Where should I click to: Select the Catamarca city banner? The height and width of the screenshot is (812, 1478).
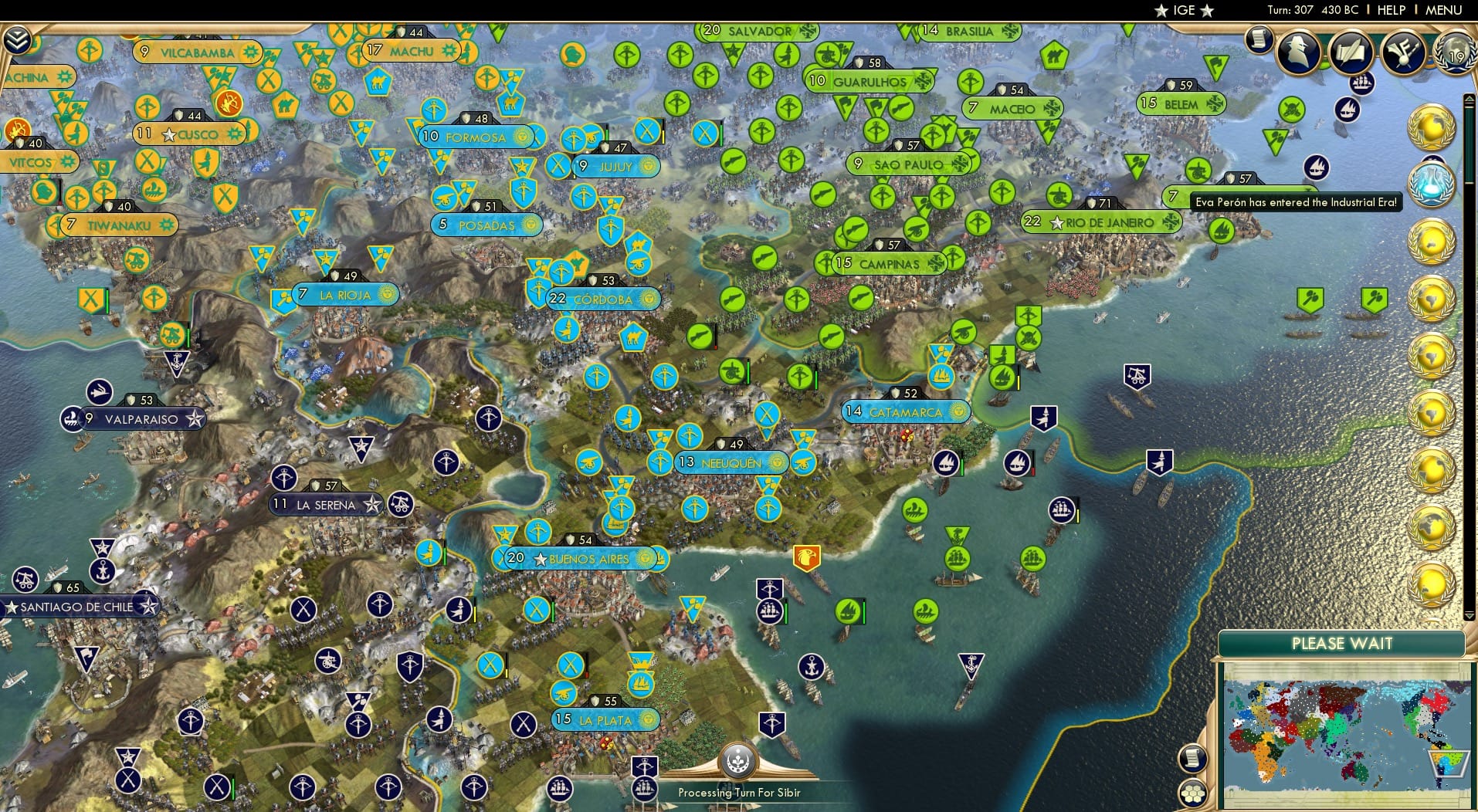[905, 411]
